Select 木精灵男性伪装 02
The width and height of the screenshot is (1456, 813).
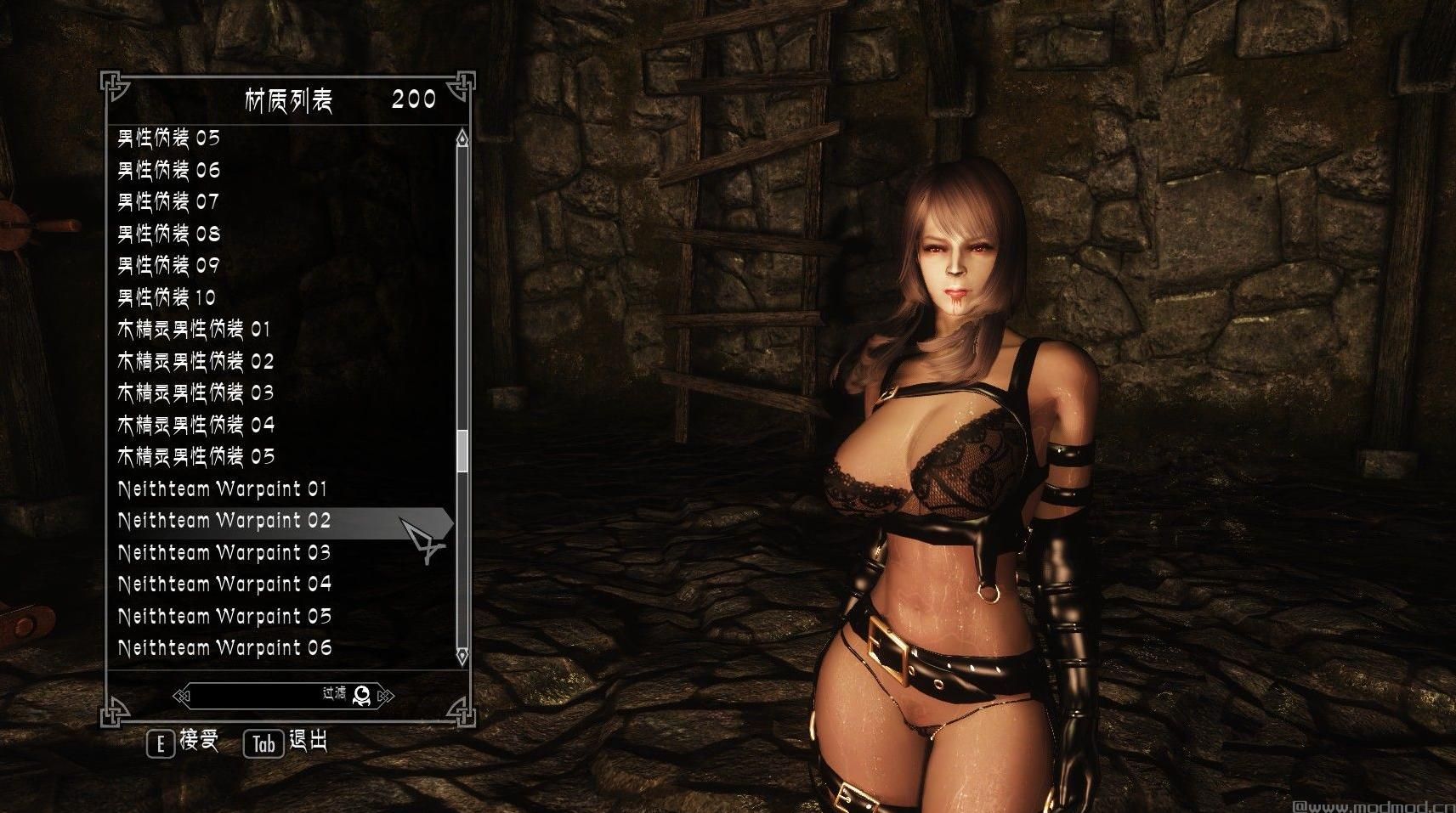point(195,361)
